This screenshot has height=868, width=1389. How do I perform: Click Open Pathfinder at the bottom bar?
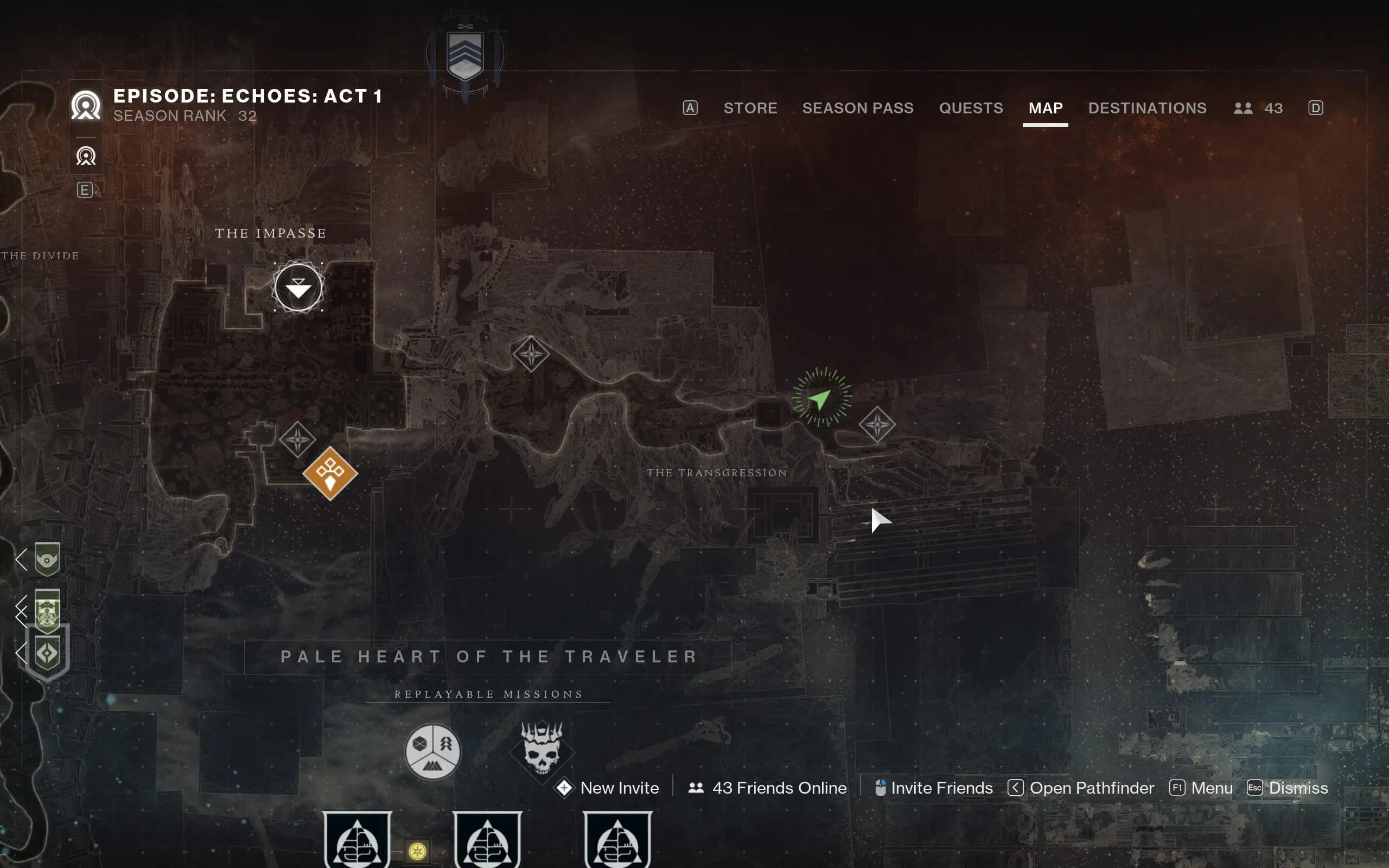(x=1091, y=788)
